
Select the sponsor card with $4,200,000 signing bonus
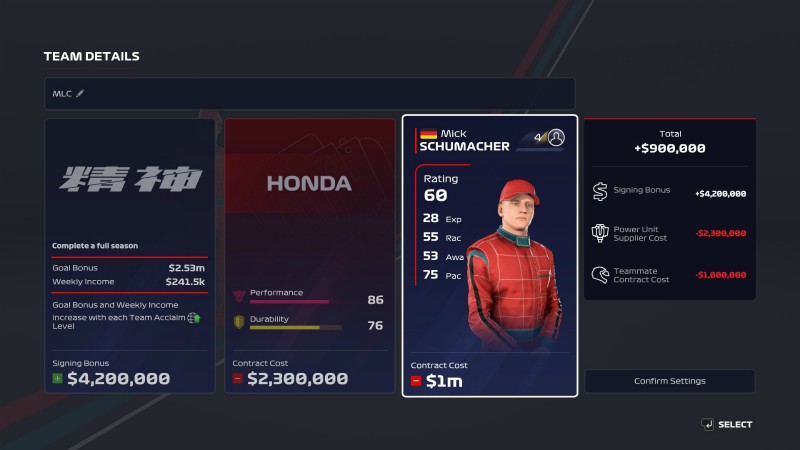[129, 257]
